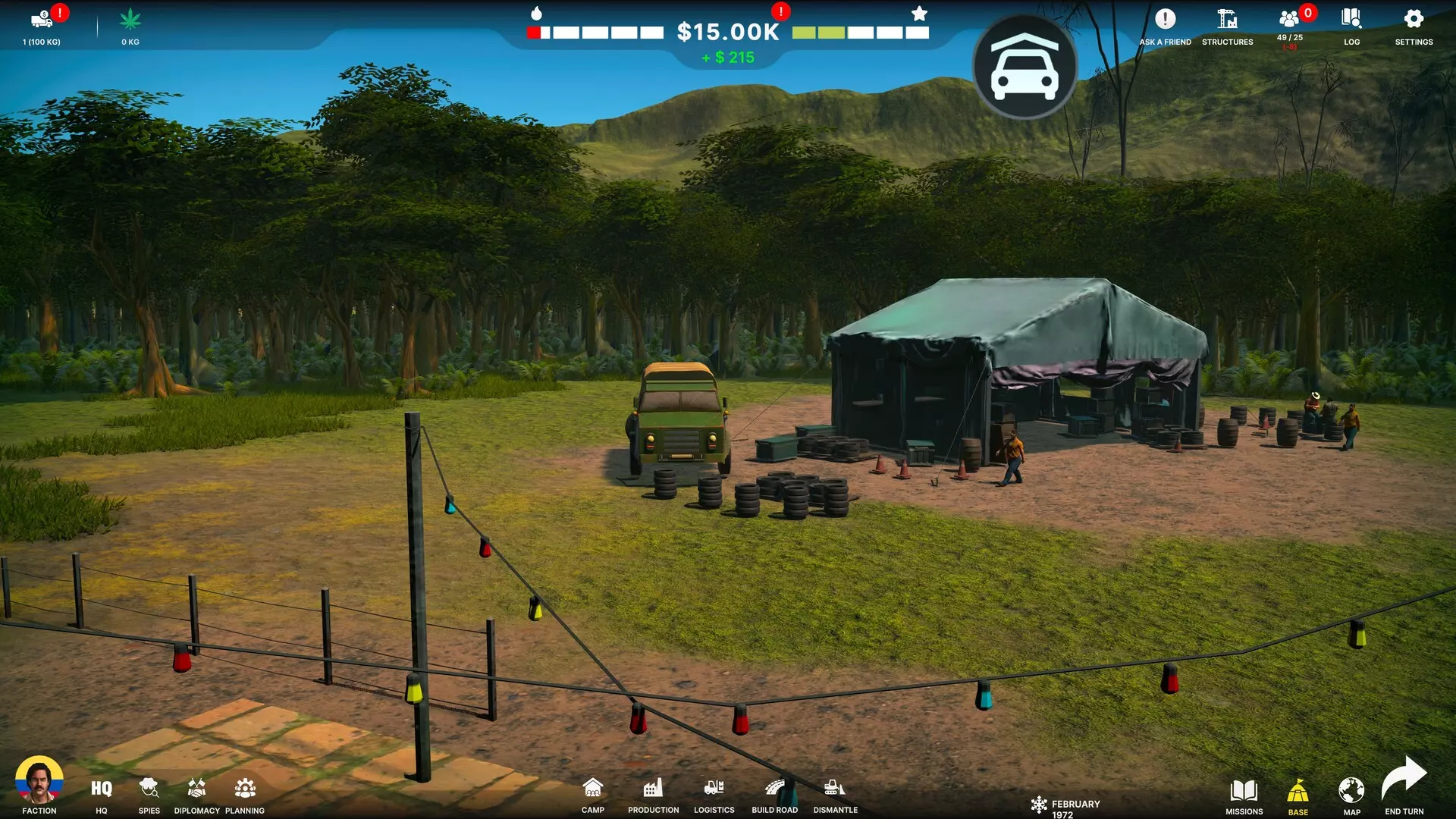
Task: Open the HQ menu
Action: [x=102, y=790]
